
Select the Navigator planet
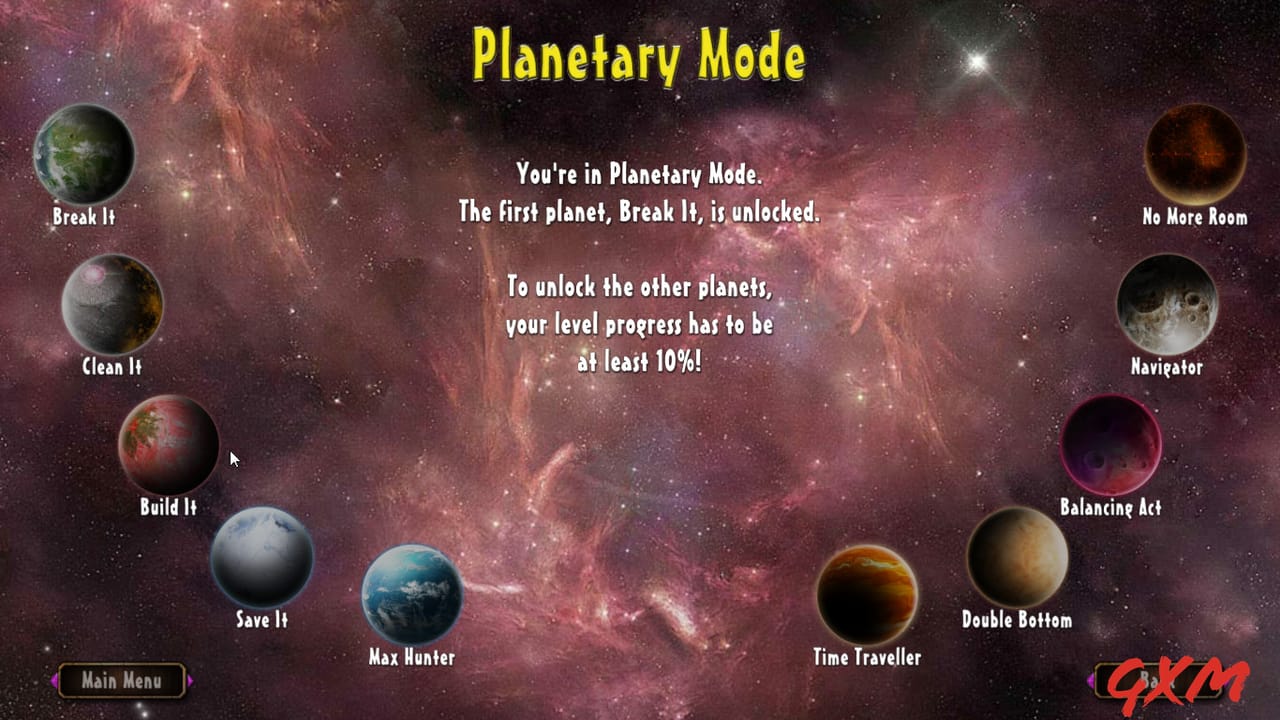tap(1167, 305)
